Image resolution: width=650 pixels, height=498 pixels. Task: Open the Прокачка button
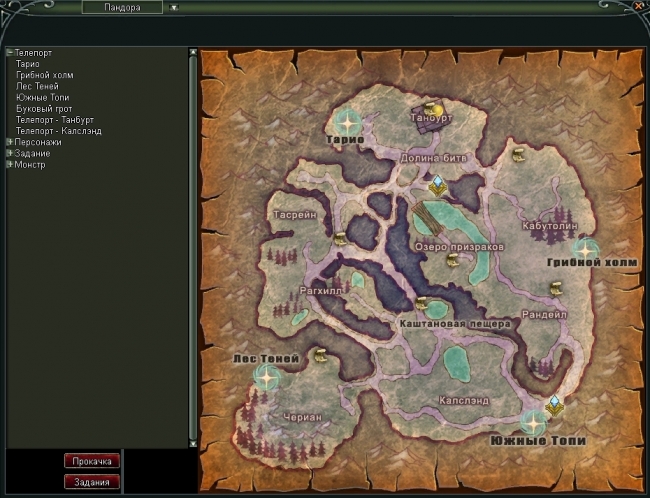pyautogui.click(x=92, y=461)
